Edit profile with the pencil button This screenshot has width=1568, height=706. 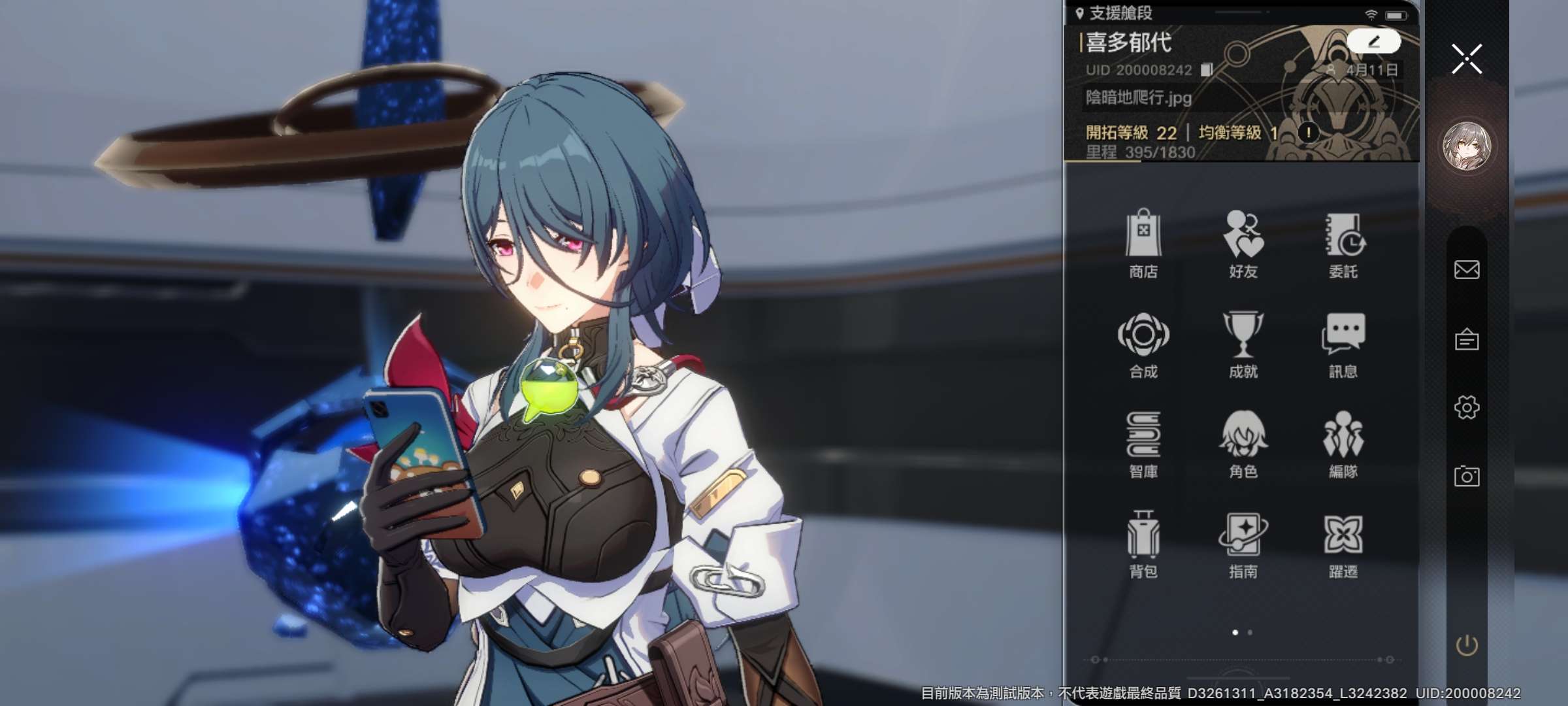(x=1373, y=42)
